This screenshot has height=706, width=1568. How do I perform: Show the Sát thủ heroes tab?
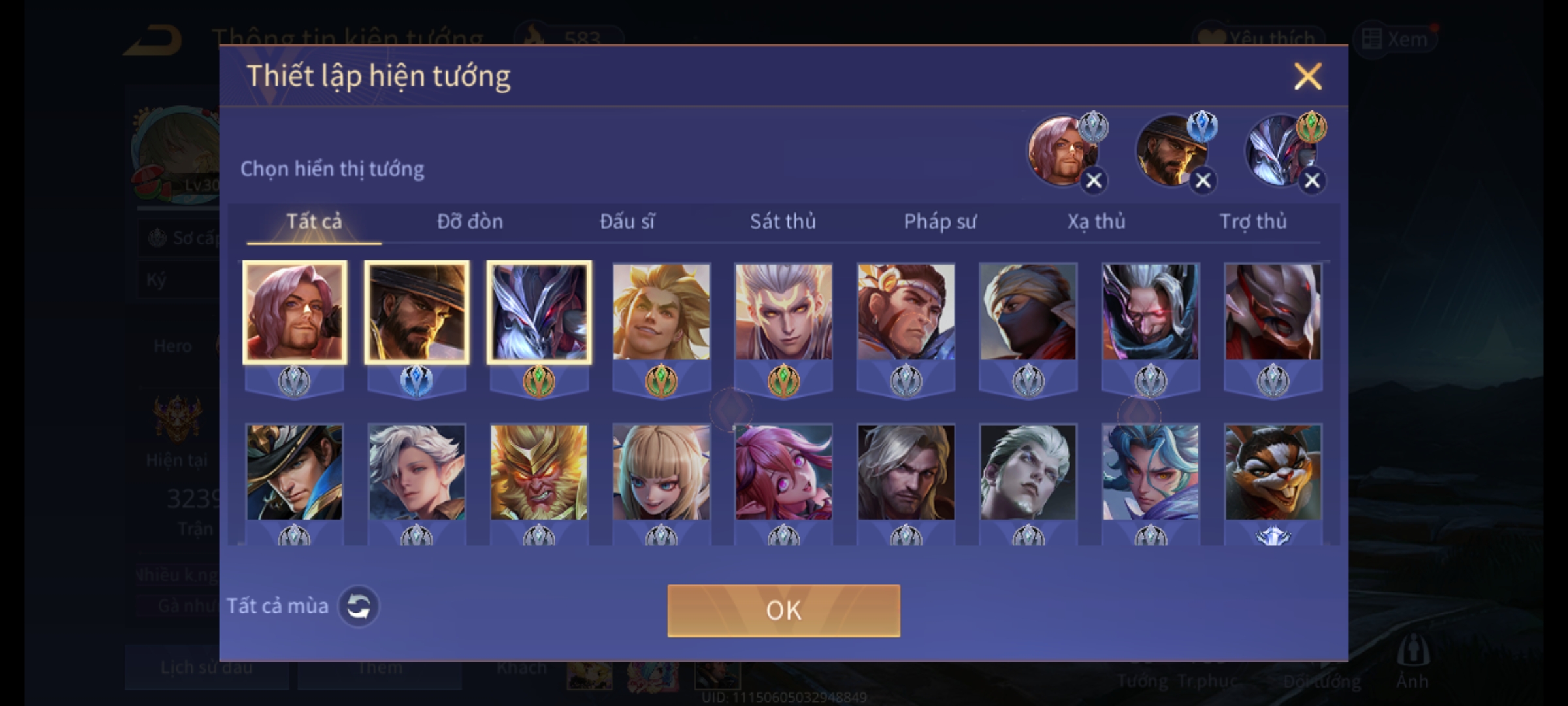pos(783,222)
